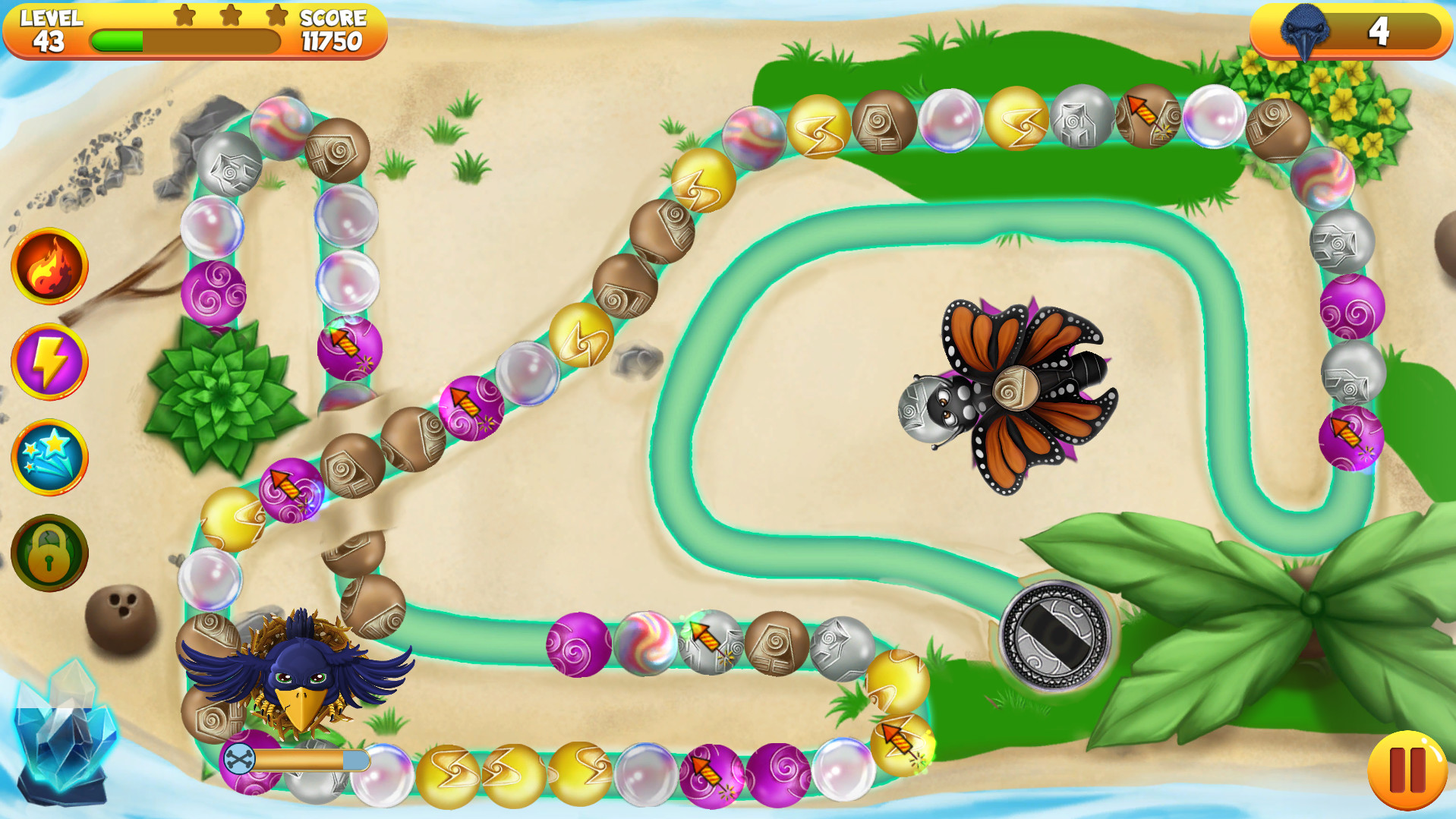This screenshot has height=819, width=1456.
Task: Use the shooting stars power-up
Action: pyautogui.click(x=49, y=457)
